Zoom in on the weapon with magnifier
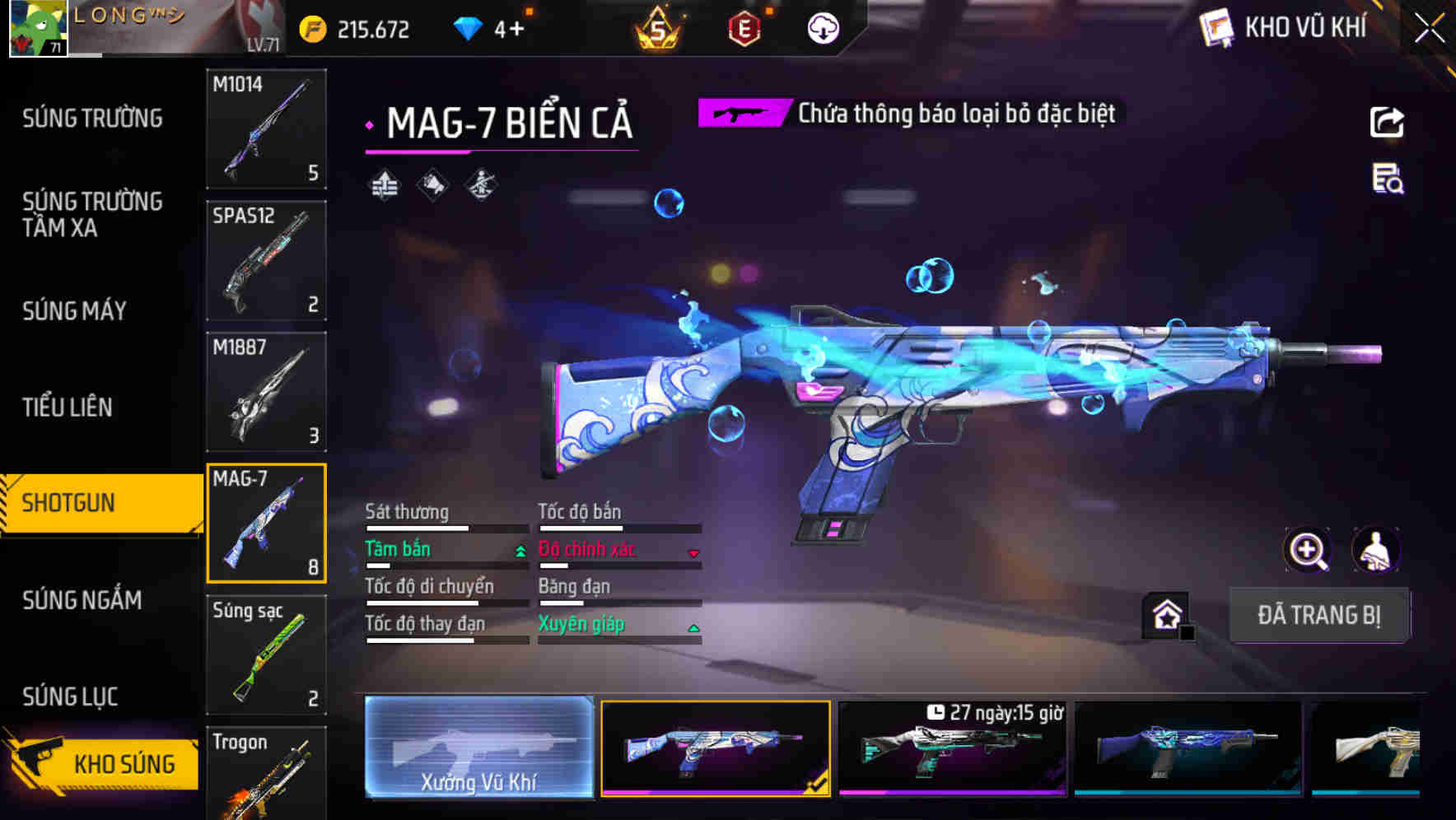 [x=1308, y=550]
